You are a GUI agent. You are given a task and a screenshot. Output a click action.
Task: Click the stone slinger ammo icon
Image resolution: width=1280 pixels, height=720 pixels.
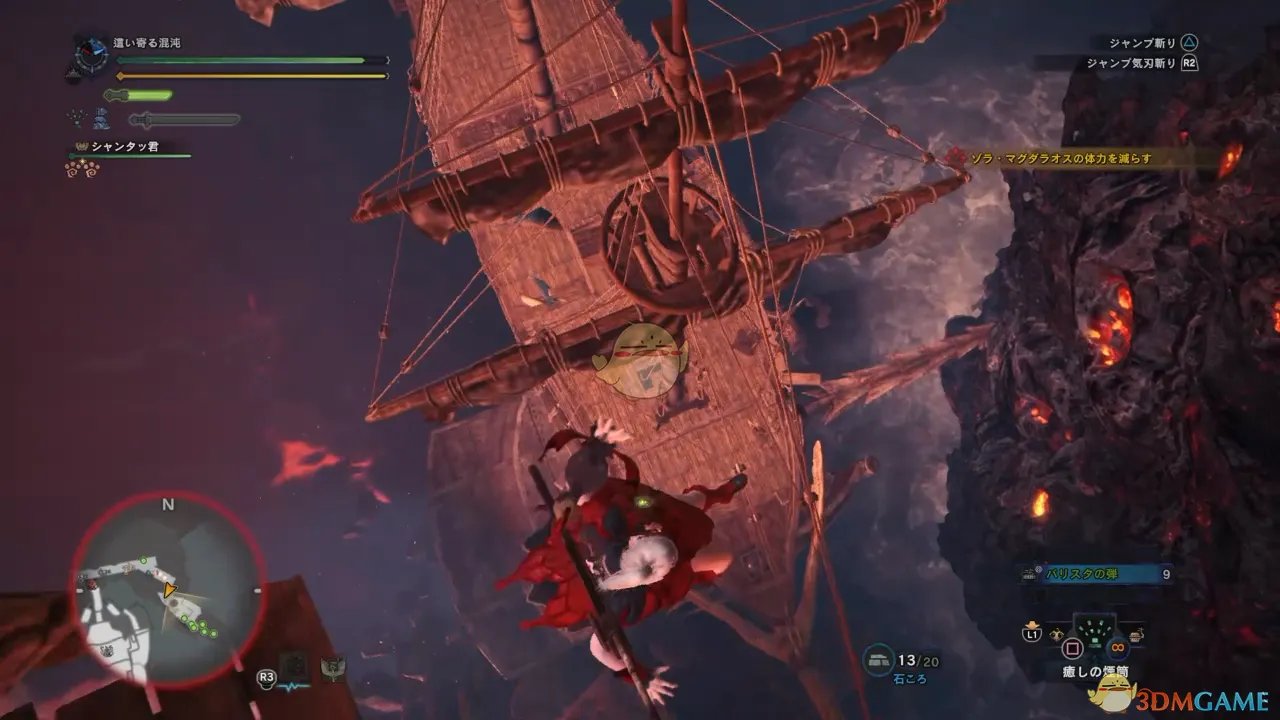[879, 659]
